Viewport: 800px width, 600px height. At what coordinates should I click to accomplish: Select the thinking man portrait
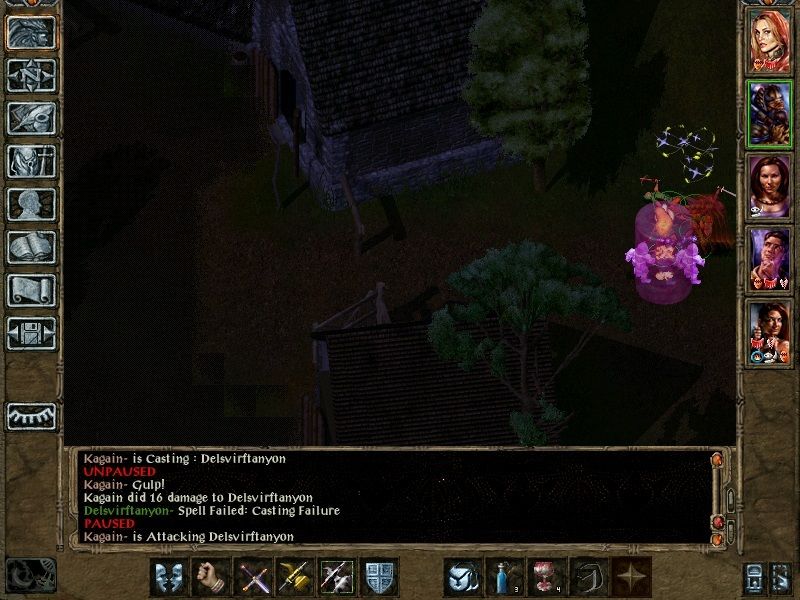point(769,260)
